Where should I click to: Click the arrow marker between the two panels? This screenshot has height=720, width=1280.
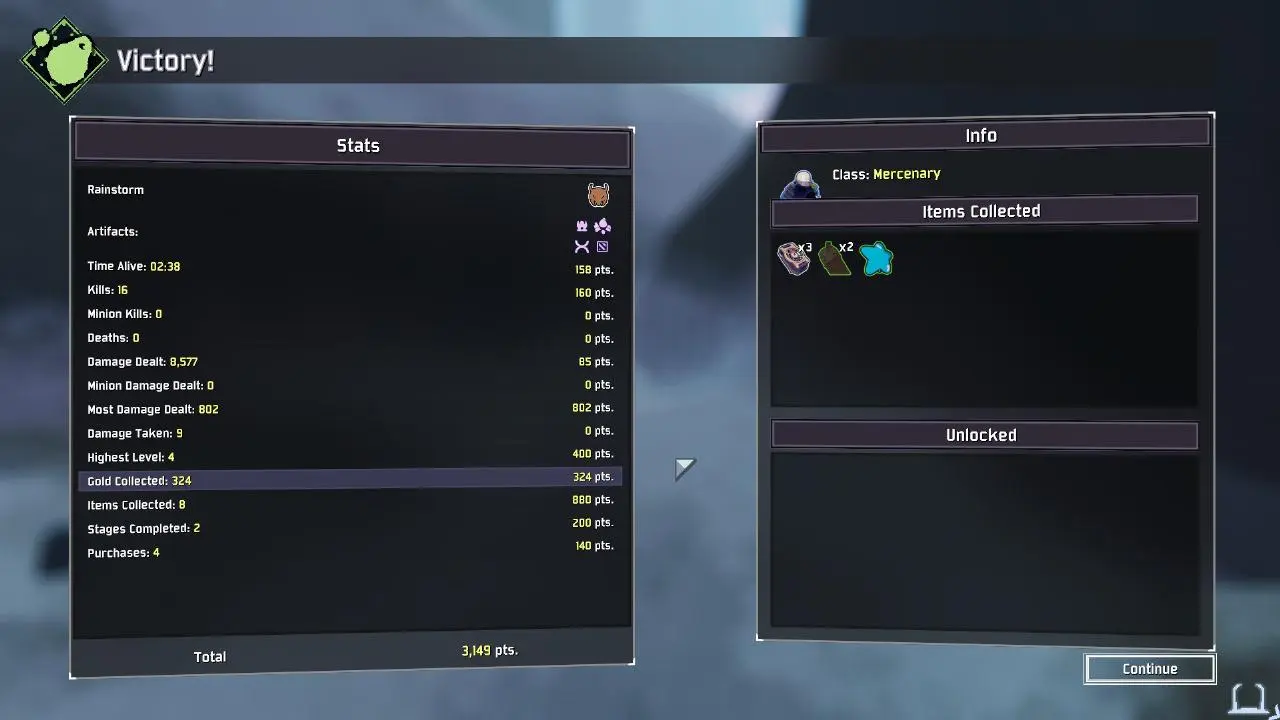tap(686, 466)
